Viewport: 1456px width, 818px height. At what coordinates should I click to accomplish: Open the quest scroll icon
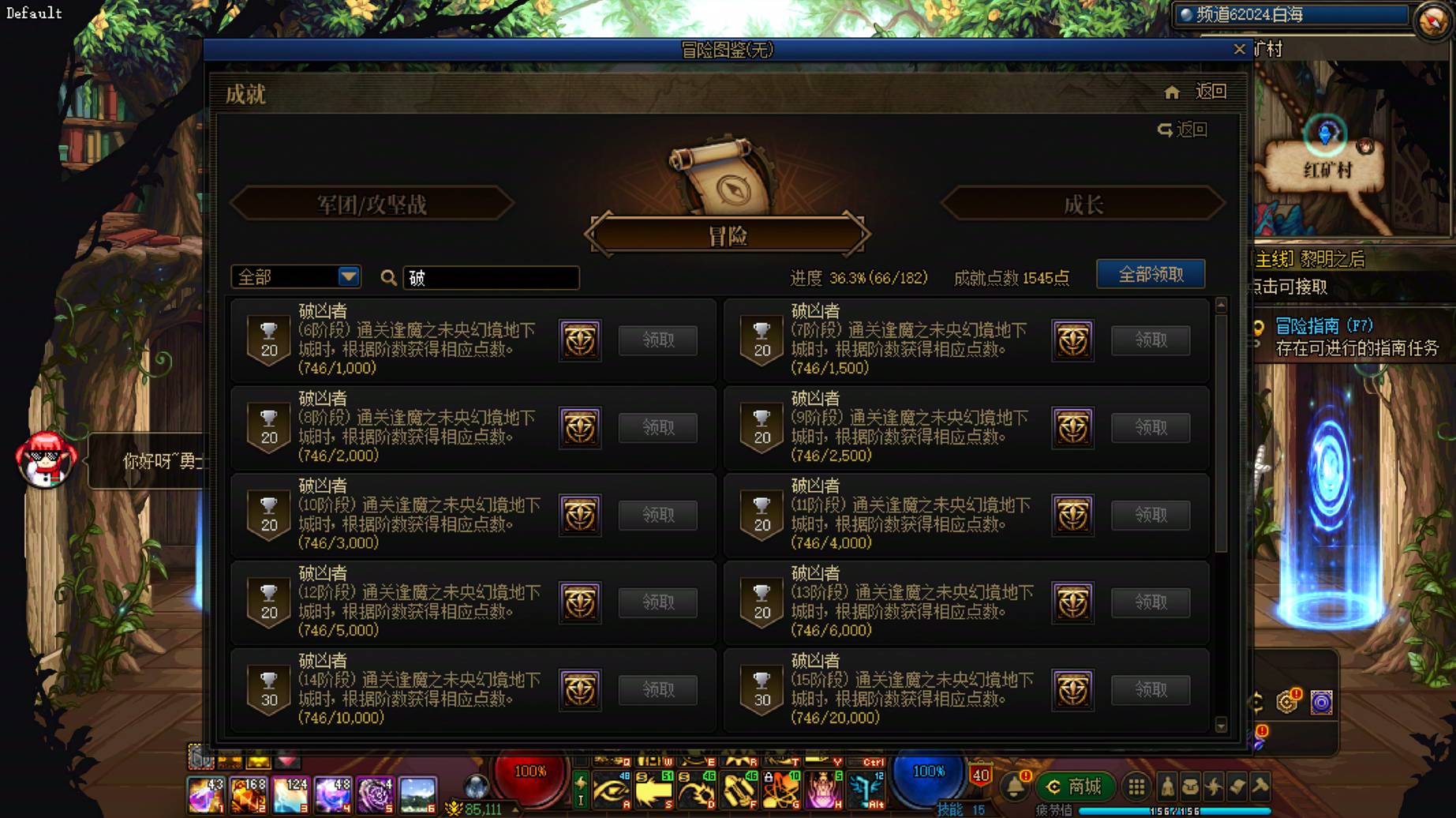click(x=1237, y=786)
